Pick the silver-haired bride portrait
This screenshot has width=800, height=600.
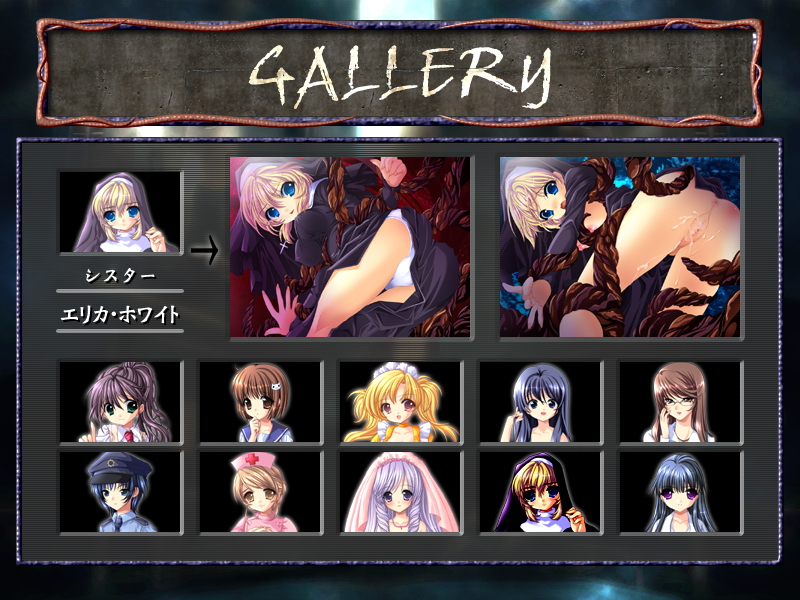[x=401, y=491]
